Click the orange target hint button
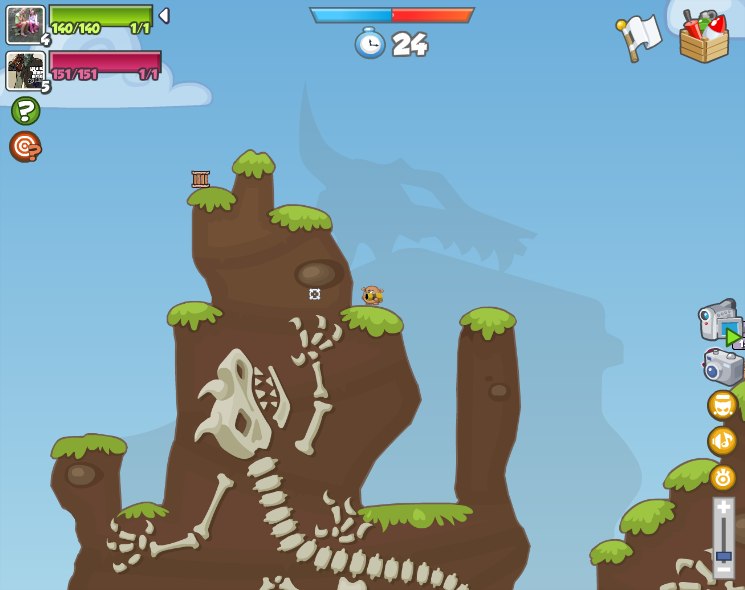This screenshot has width=745, height=590. point(25,146)
